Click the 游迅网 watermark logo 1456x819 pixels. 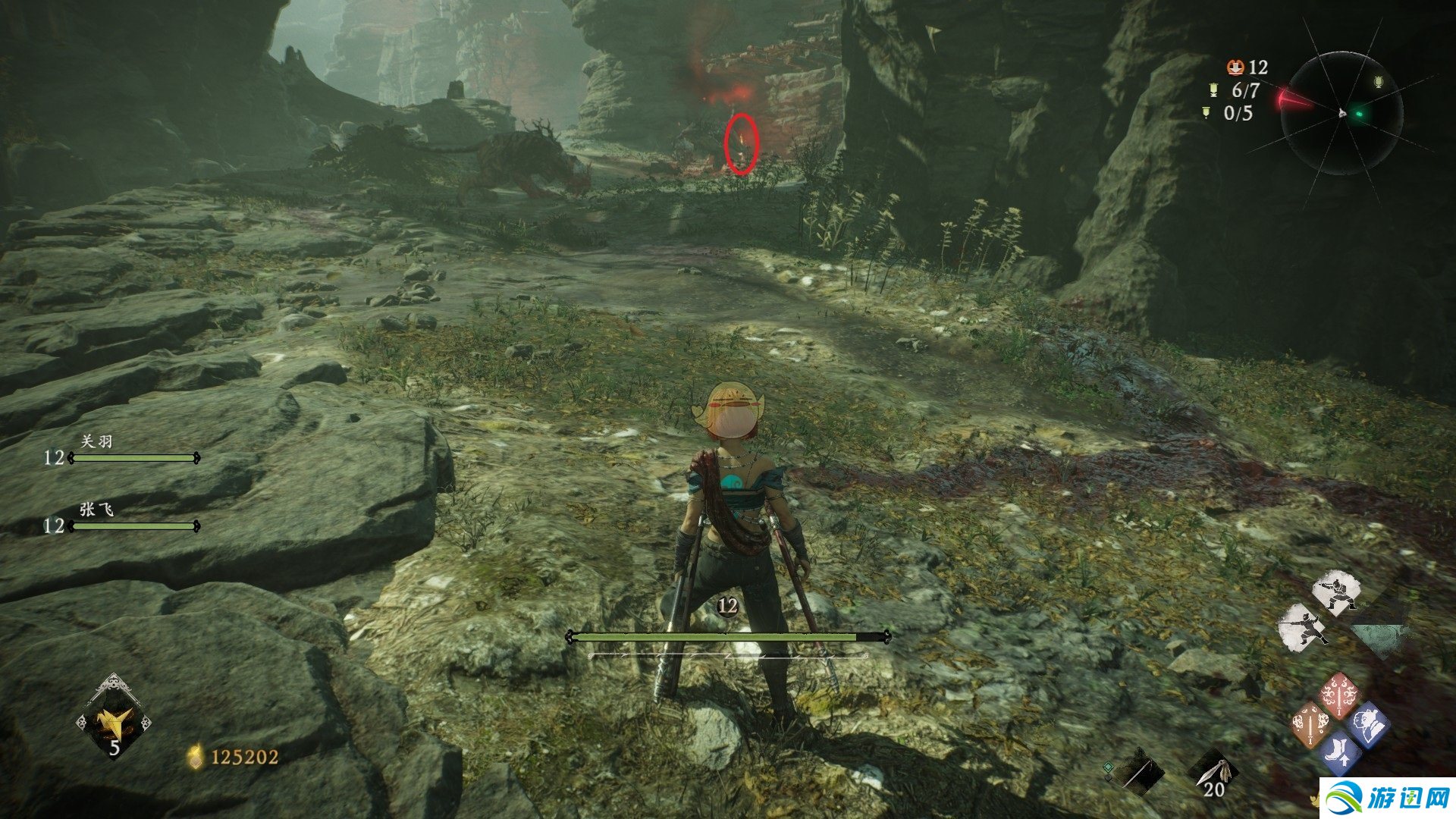click(1387, 798)
